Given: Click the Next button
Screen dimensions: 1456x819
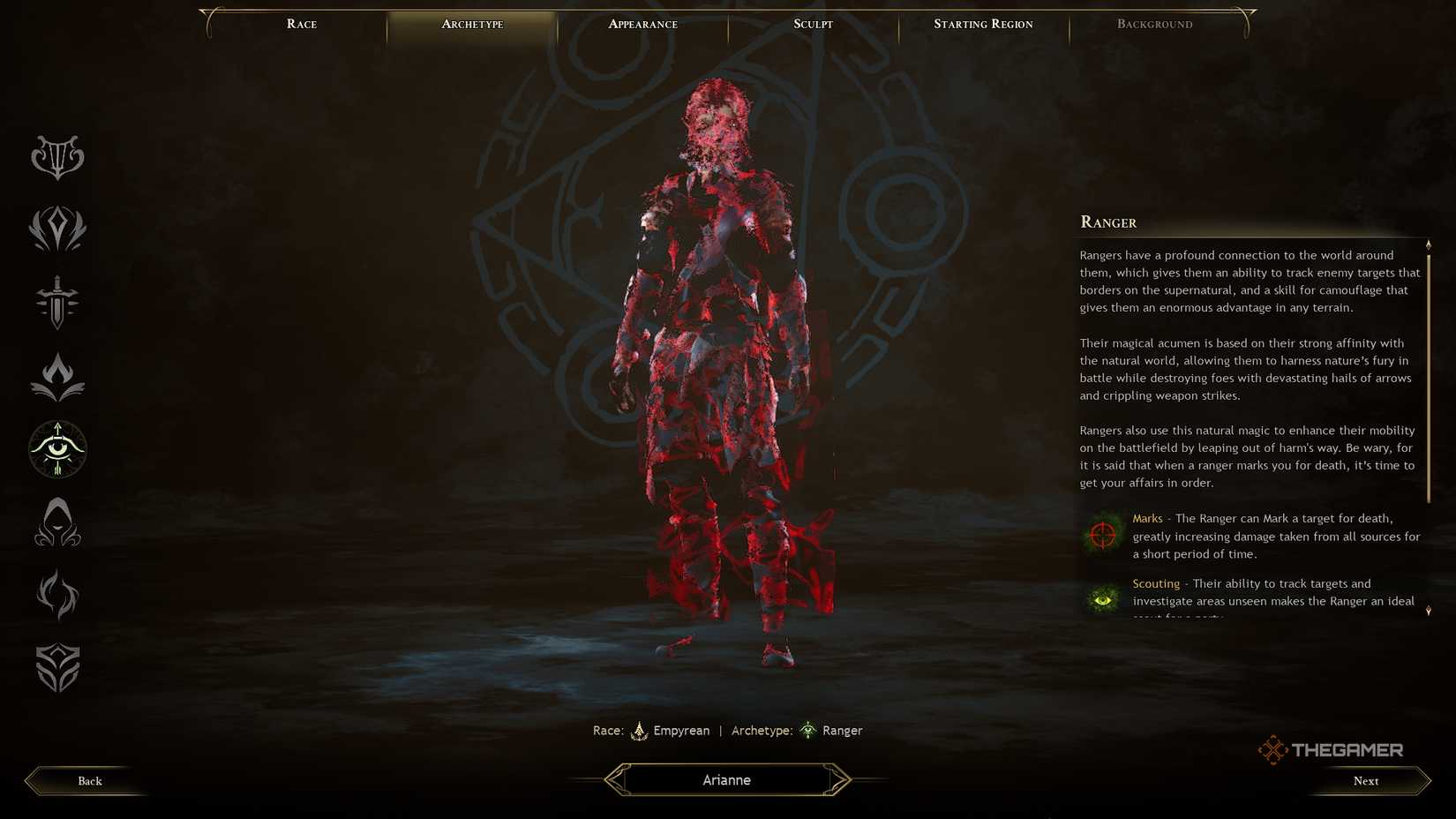Looking at the screenshot, I should pos(1365,780).
